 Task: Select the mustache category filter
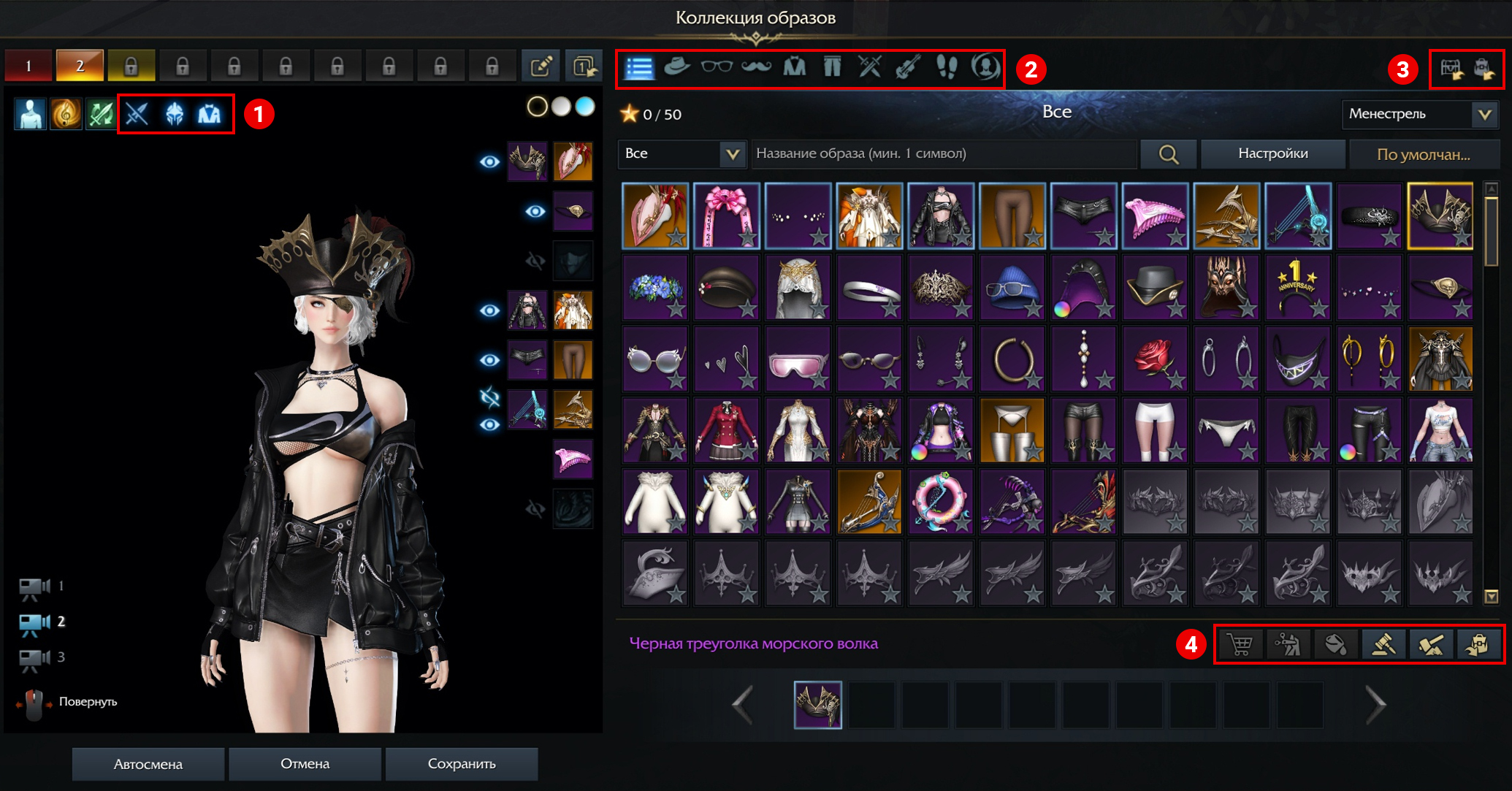click(x=756, y=67)
